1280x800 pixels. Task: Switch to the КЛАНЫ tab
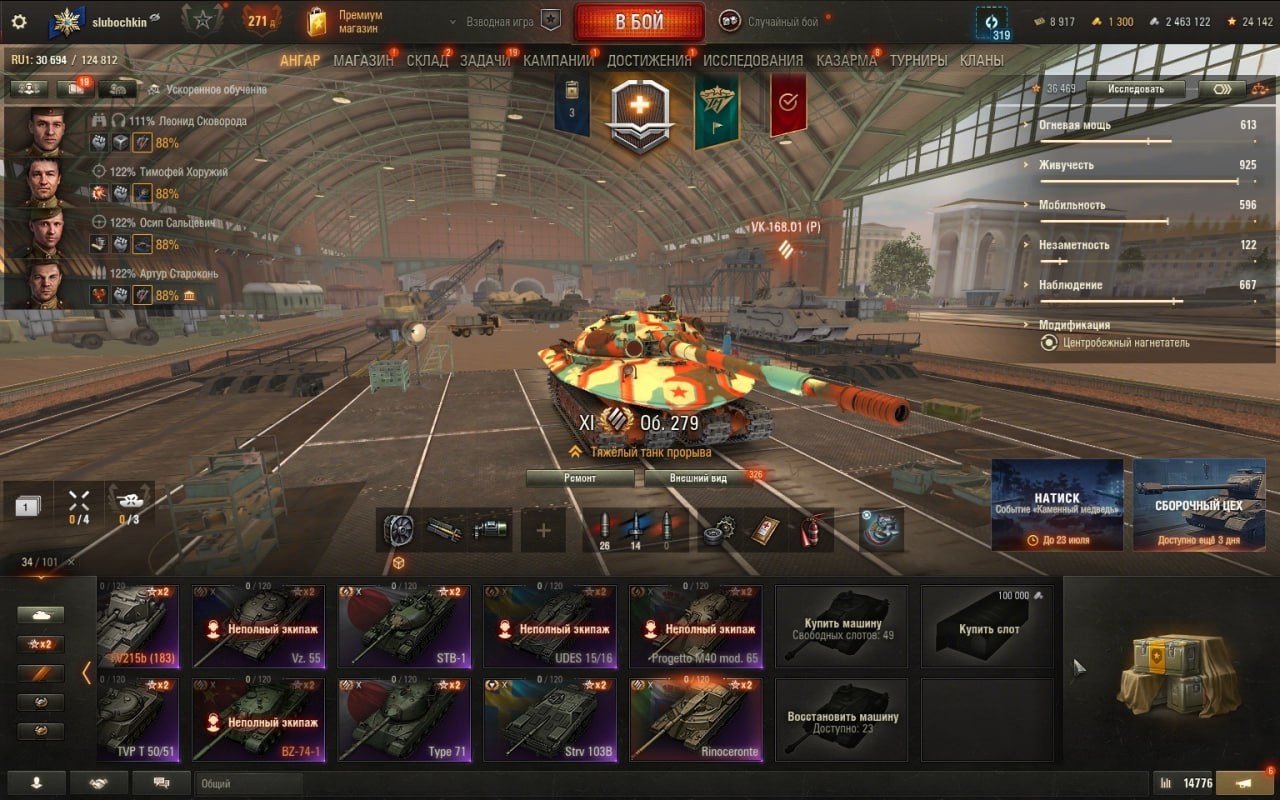tap(981, 60)
